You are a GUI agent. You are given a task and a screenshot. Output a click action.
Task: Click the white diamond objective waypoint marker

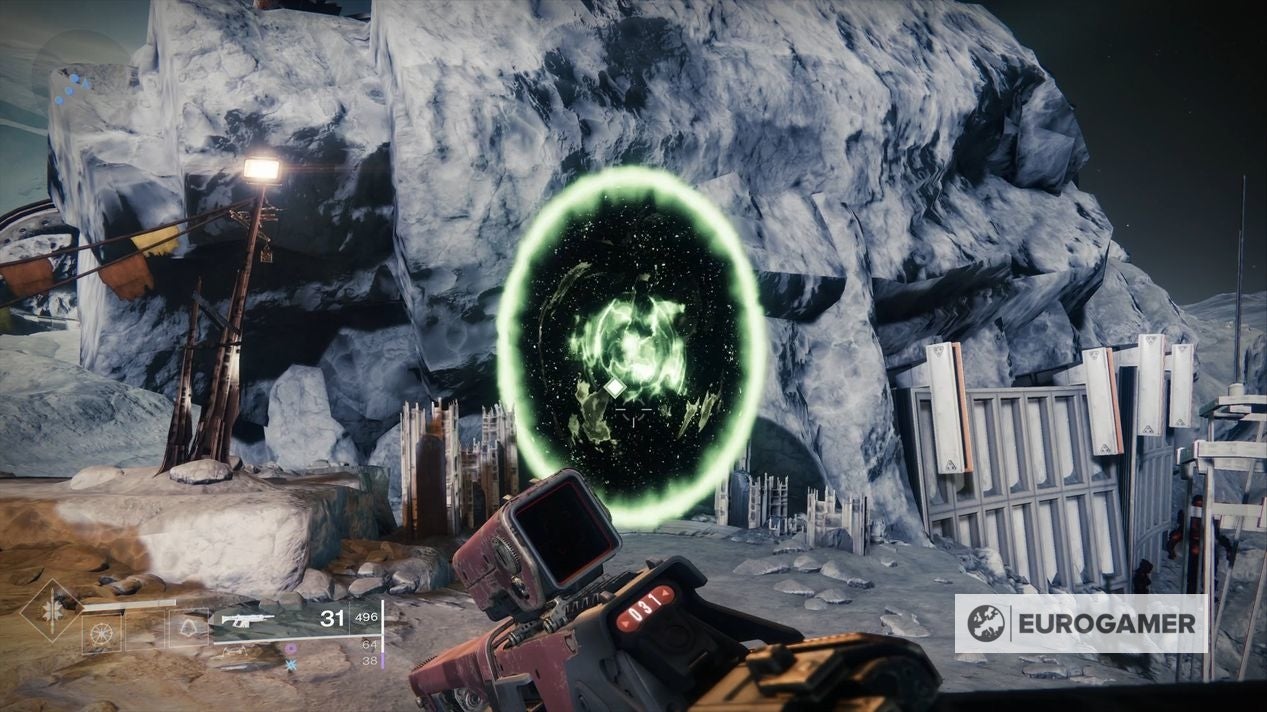pyautogui.click(x=616, y=387)
